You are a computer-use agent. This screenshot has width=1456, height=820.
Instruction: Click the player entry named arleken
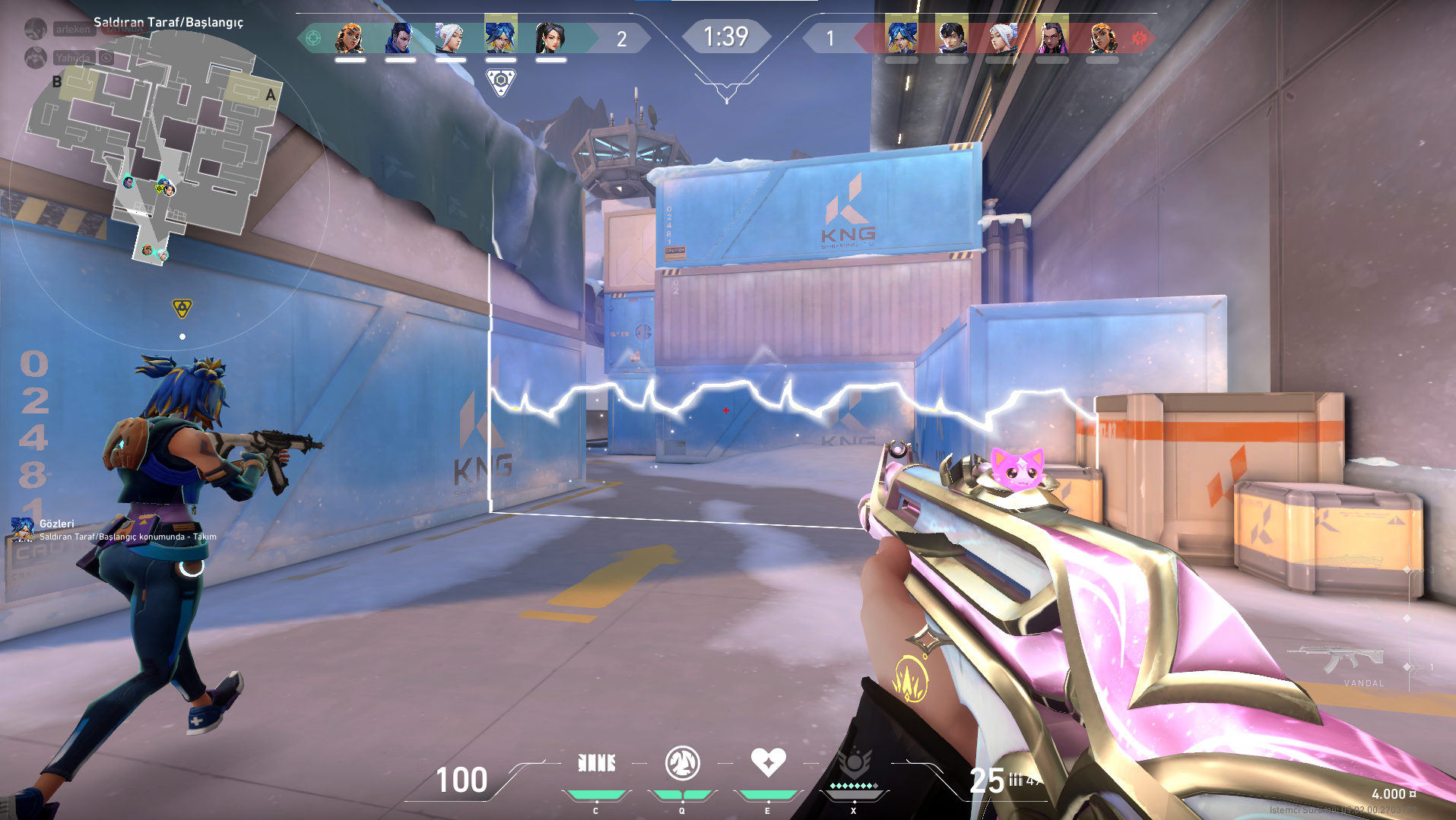point(73,30)
